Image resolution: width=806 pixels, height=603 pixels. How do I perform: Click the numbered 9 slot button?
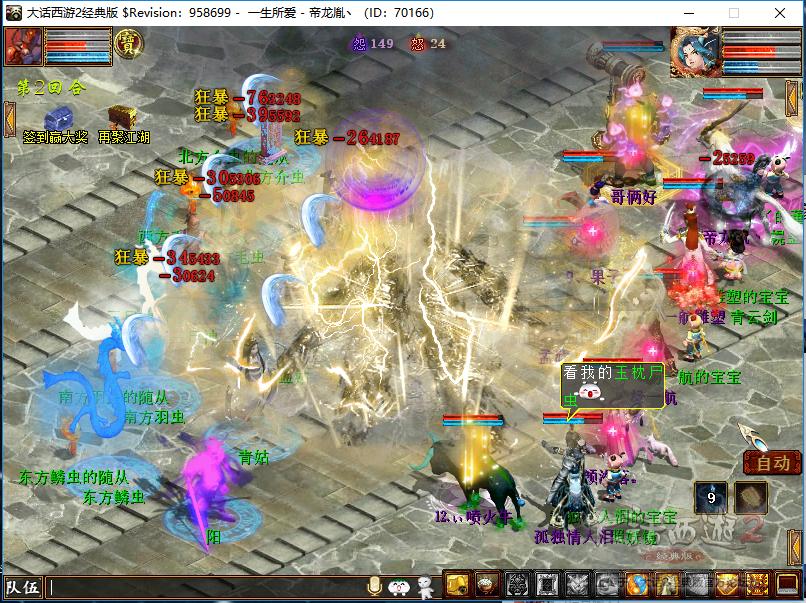tap(710, 496)
